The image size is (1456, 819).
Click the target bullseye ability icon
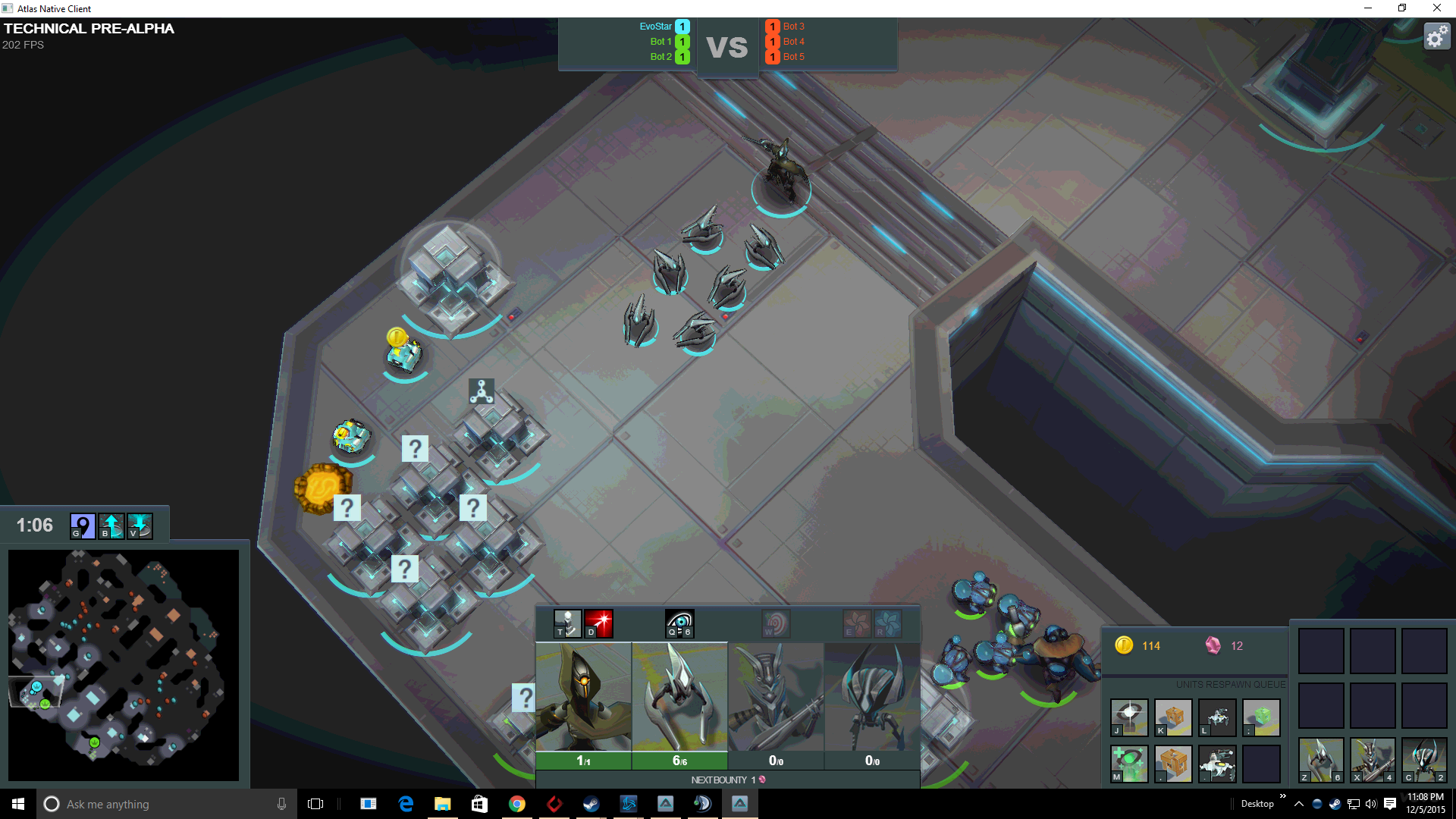click(776, 624)
